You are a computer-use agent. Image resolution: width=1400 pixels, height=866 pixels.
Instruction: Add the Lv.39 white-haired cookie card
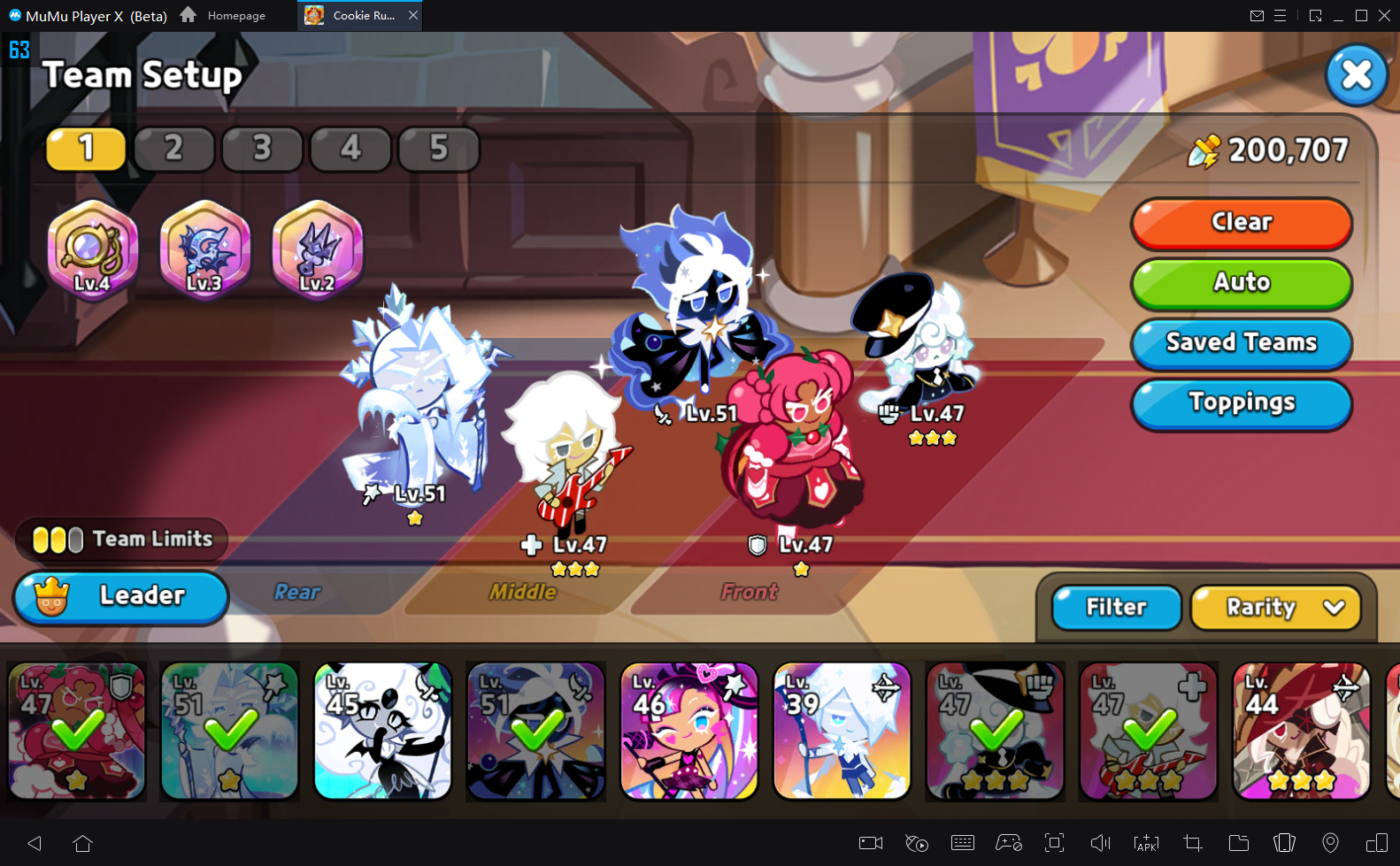pyautogui.click(x=842, y=731)
